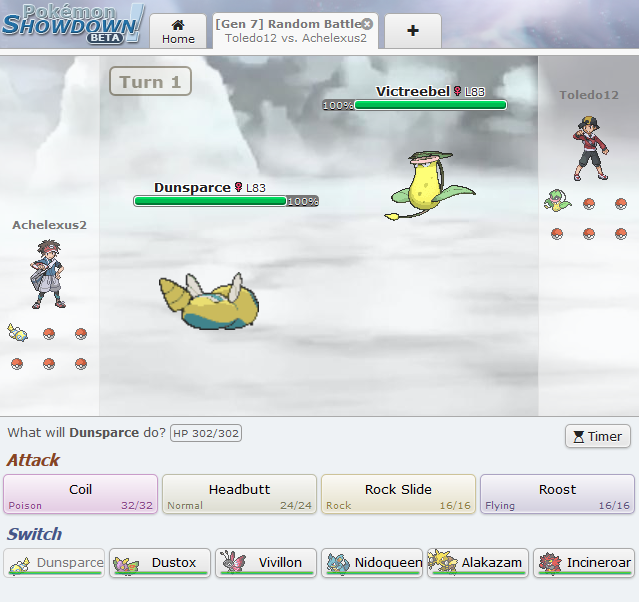Choose the Rock Slide attack

398,494
